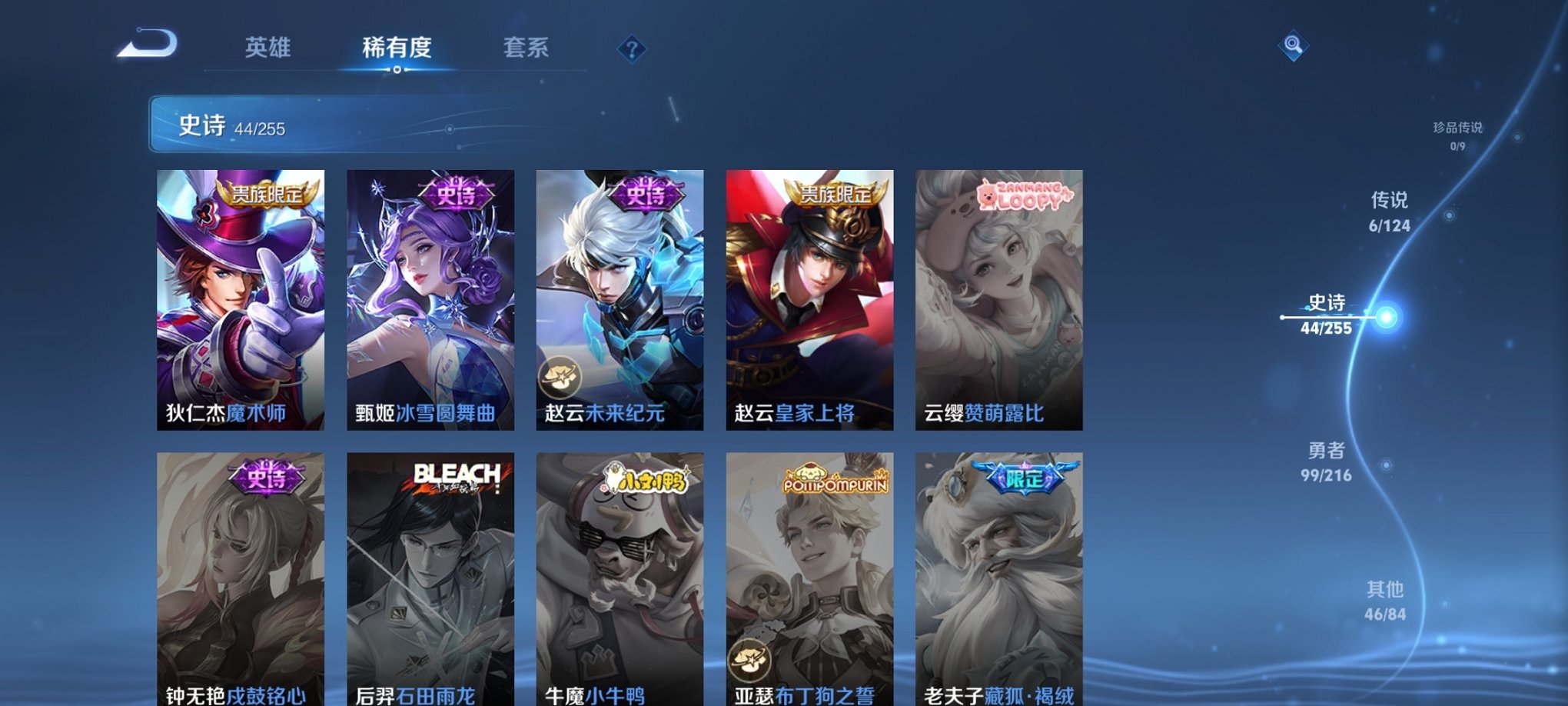Viewport: 1568px width, 706px height.
Task: Open help via the question mark icon
Action: coord(632,50)
